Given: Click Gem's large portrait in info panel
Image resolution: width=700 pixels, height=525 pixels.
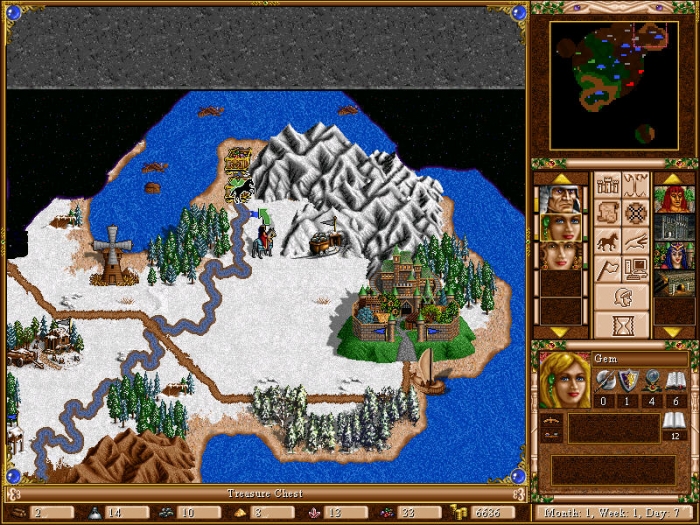Looking at the screenshot, I should [x=564, y=381].
